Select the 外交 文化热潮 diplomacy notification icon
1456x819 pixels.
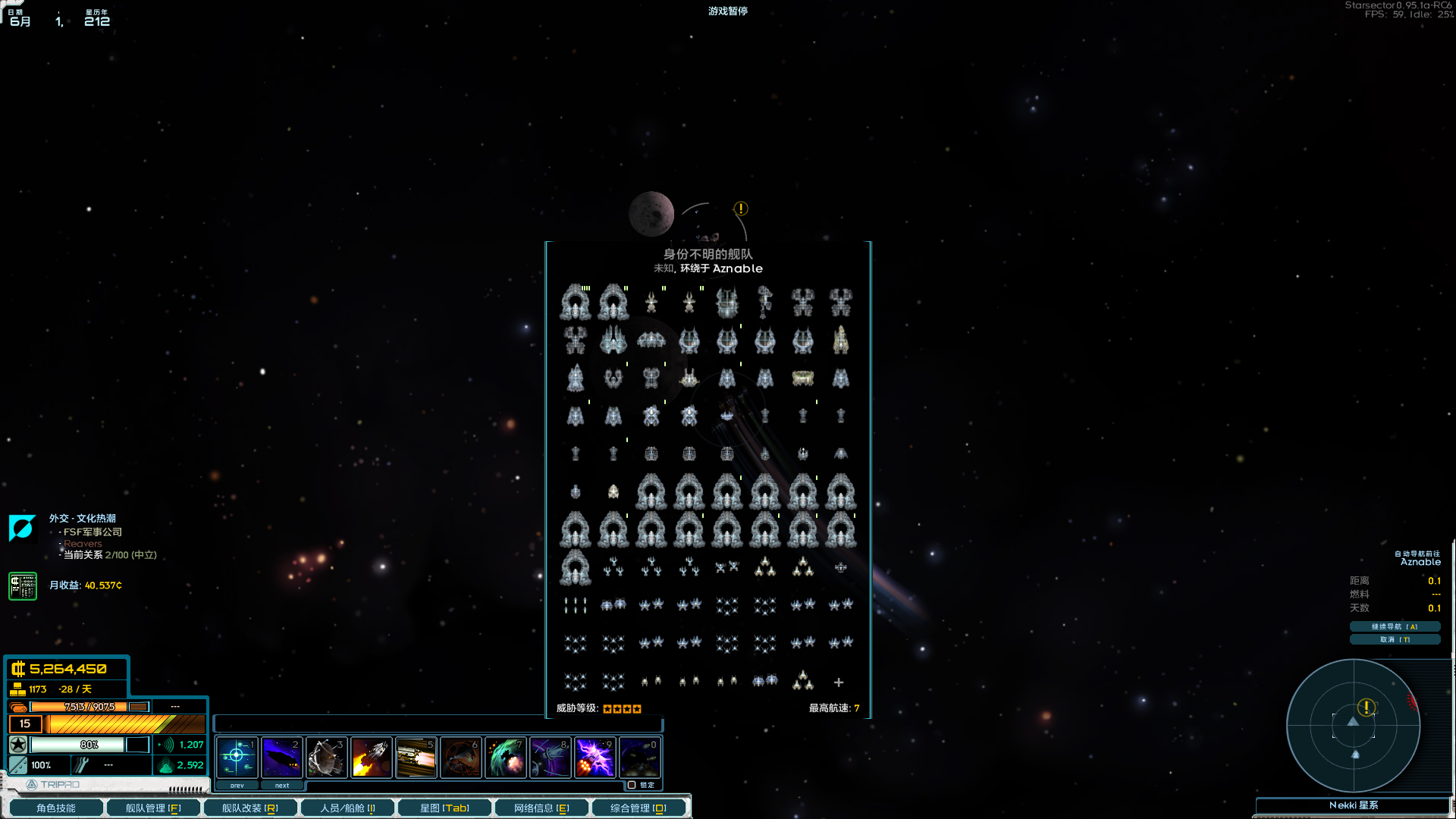(x=22, y=528)
